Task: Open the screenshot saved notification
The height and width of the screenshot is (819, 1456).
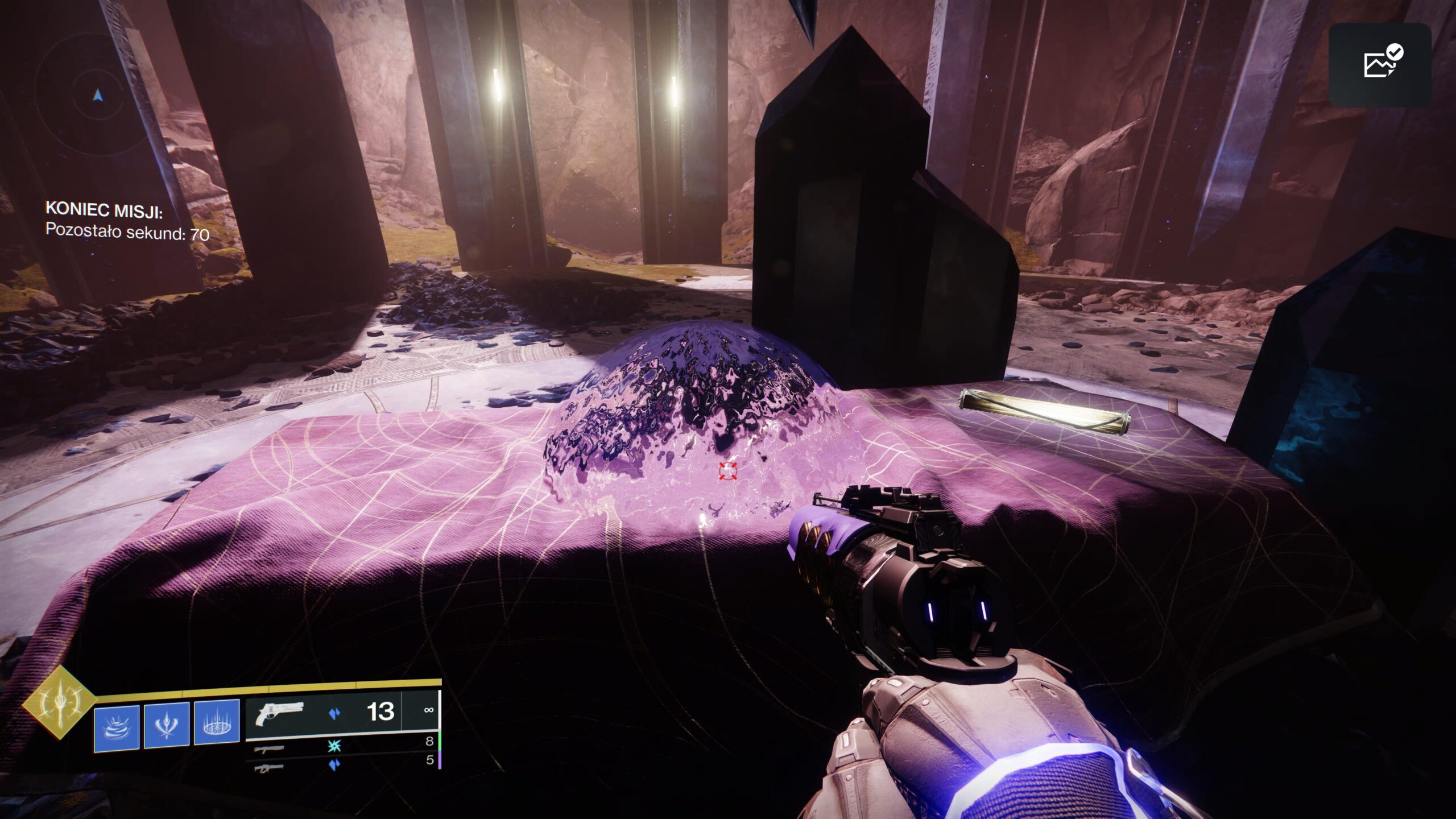Action: (1380, 64)
